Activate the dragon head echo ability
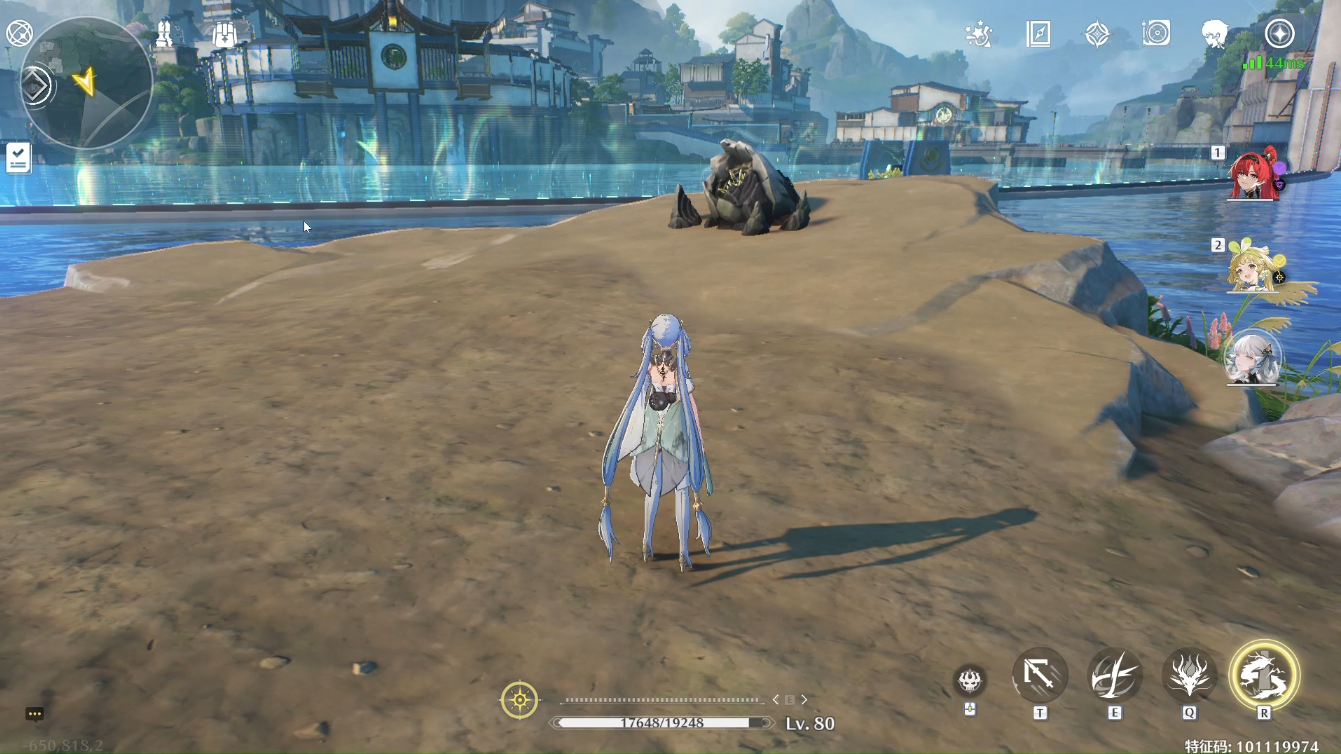The width and height of the screenshot is (1341, 754). point(1189,676)
